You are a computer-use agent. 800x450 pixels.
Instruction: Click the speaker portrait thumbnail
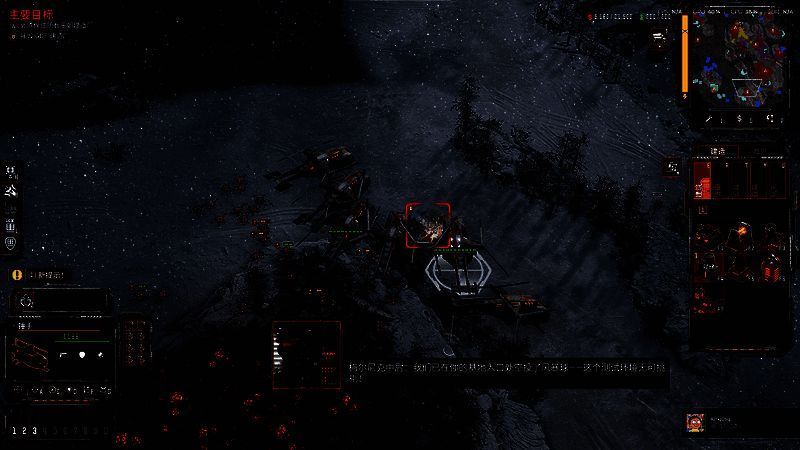pos(694,422)
